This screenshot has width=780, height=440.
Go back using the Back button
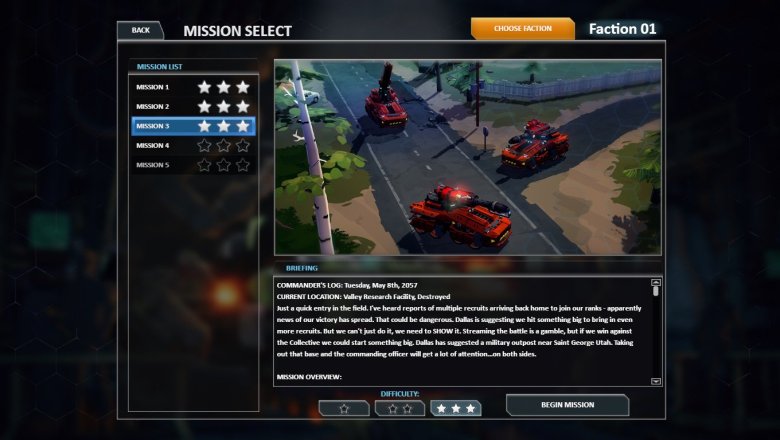pos(140,30)
